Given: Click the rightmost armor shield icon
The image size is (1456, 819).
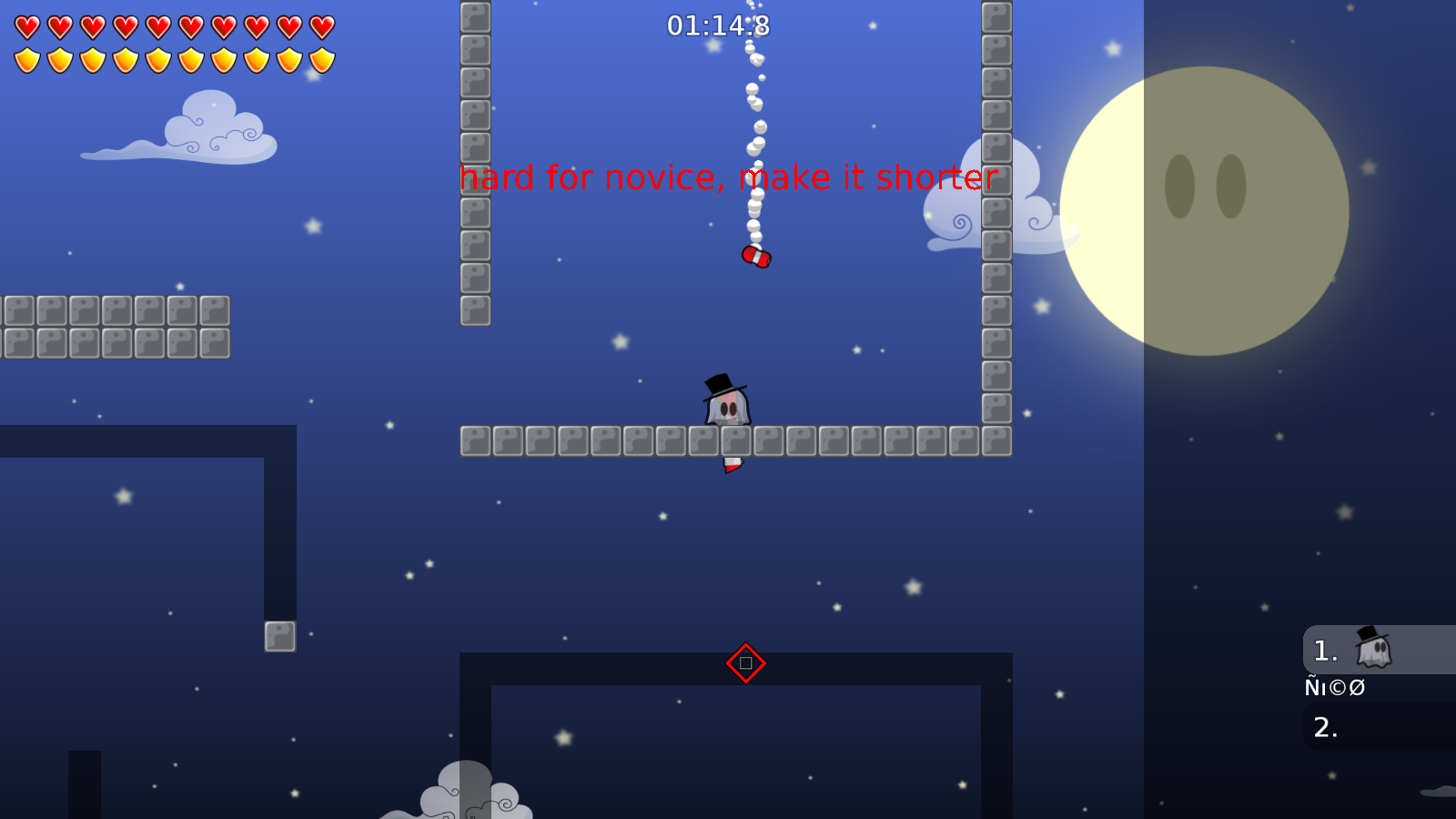Looking at the screenshot, I should coord(320,59).
